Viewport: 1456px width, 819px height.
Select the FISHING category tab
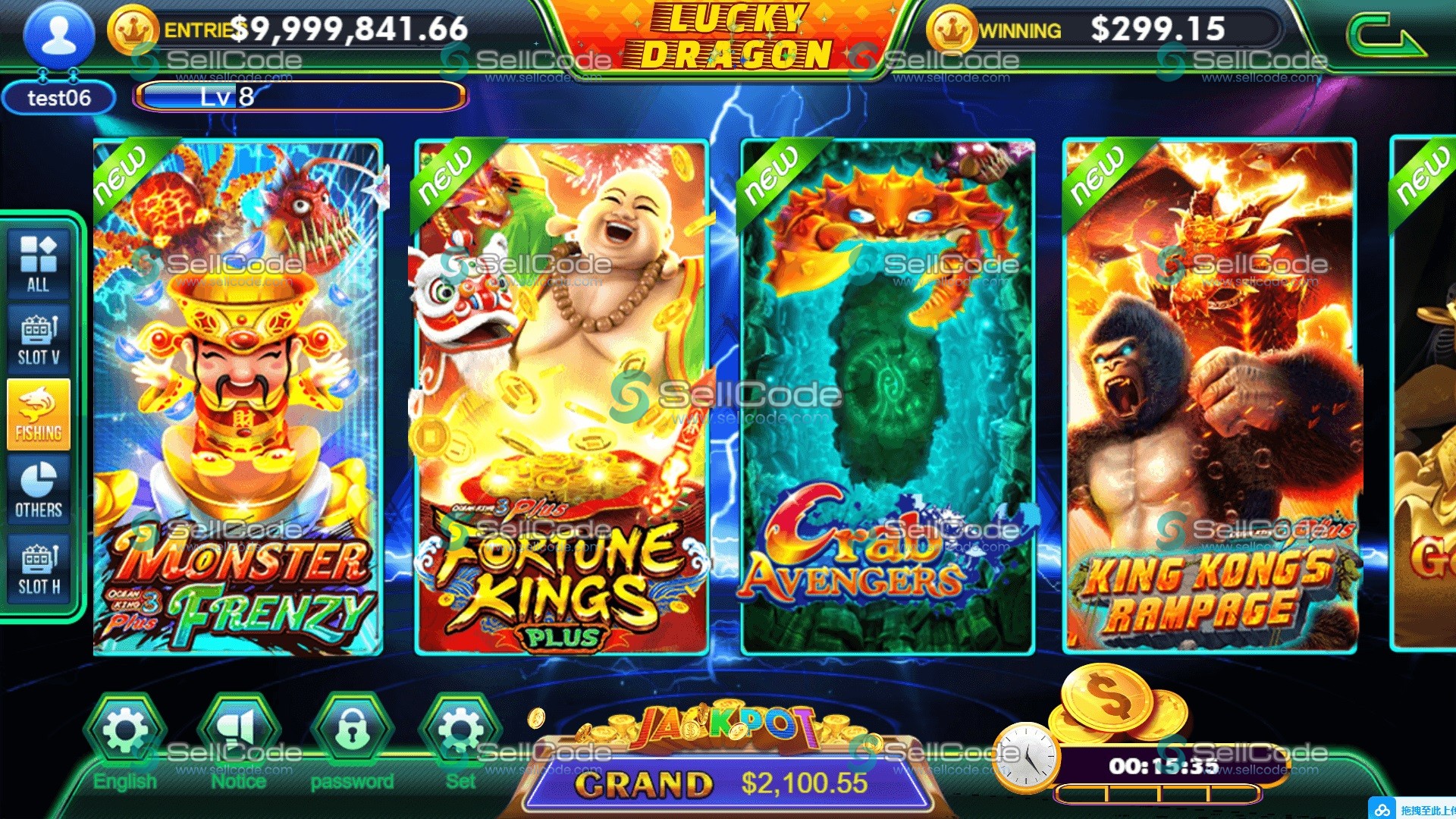(39, 414)
